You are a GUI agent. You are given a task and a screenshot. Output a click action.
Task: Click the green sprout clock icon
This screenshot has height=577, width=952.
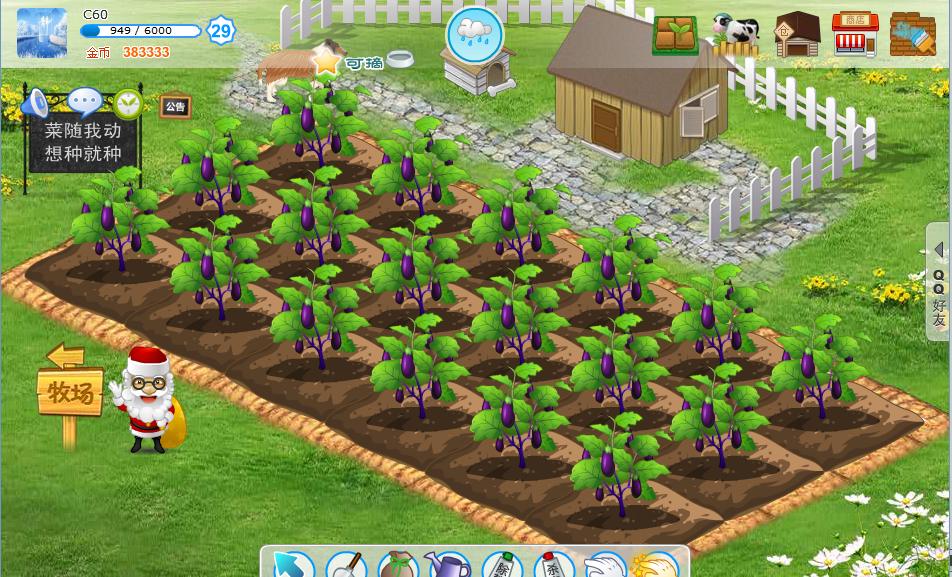[128, 103]
